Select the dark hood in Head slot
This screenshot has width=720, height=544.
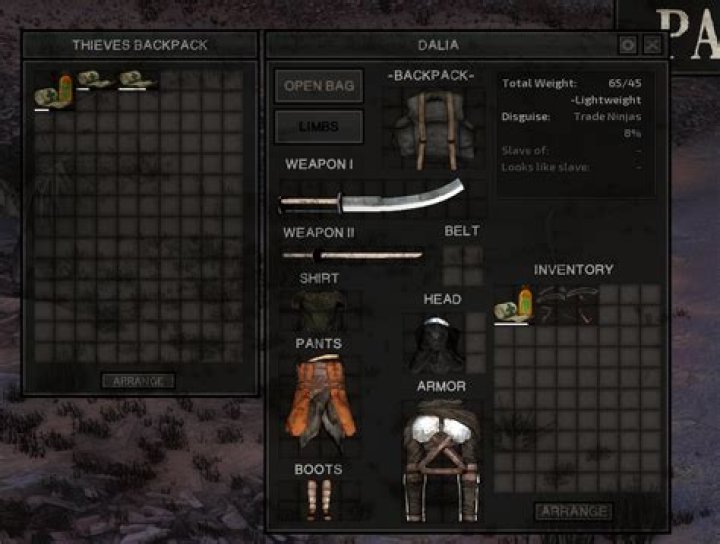[433, 343]
